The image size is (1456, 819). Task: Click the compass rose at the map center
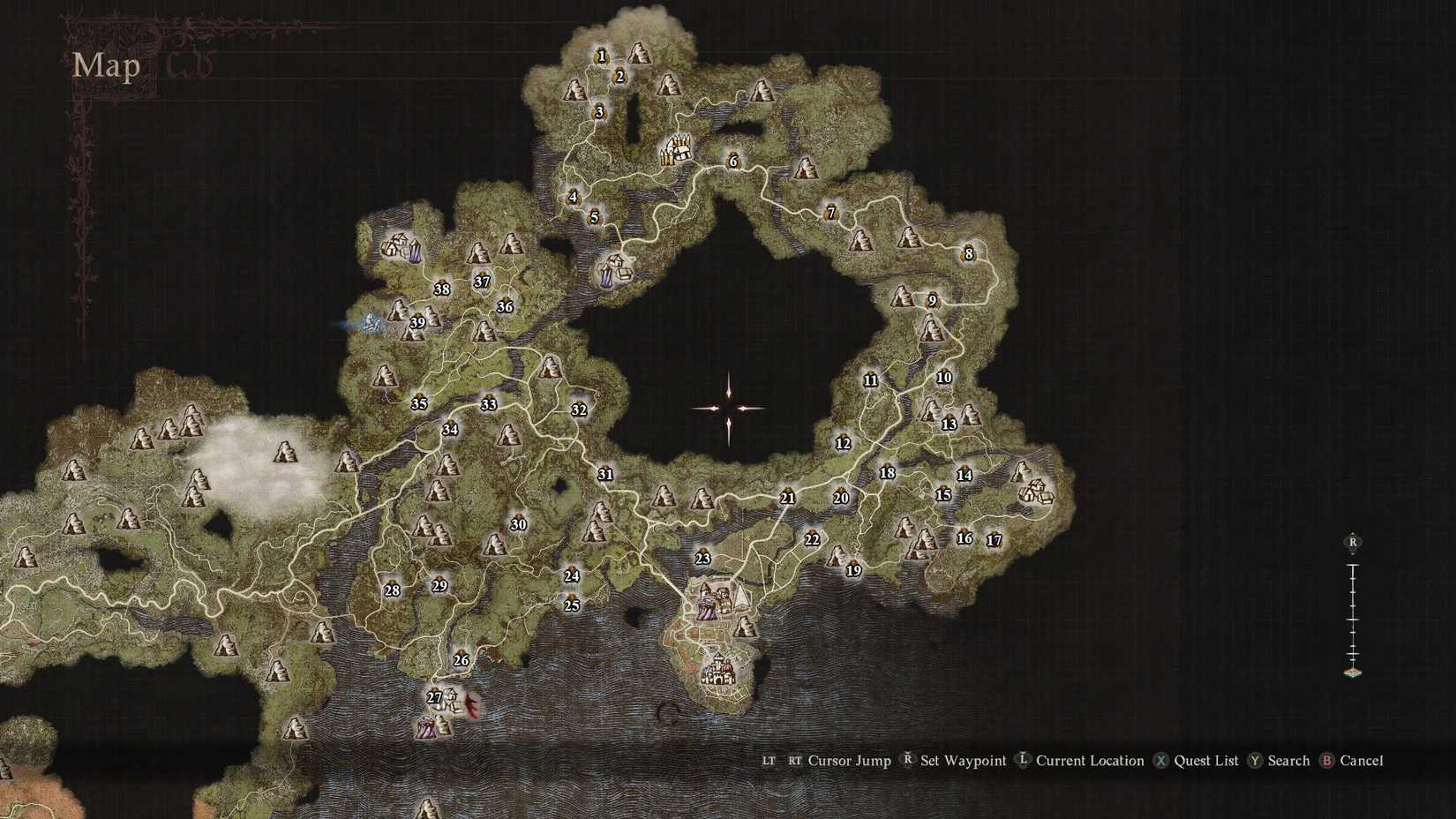click(x=728, y=409)
